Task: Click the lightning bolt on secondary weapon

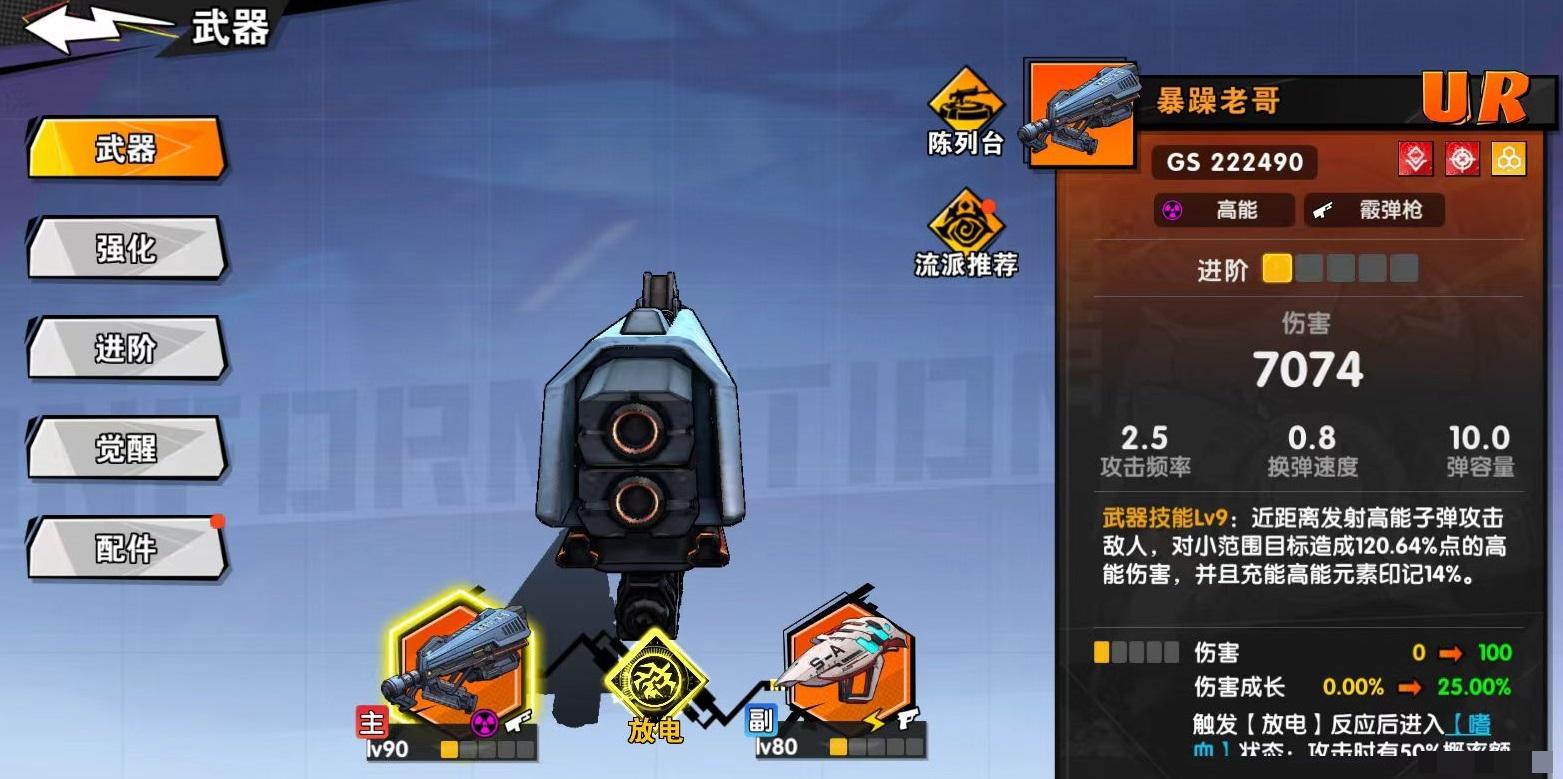Action: tap(875, 722)
